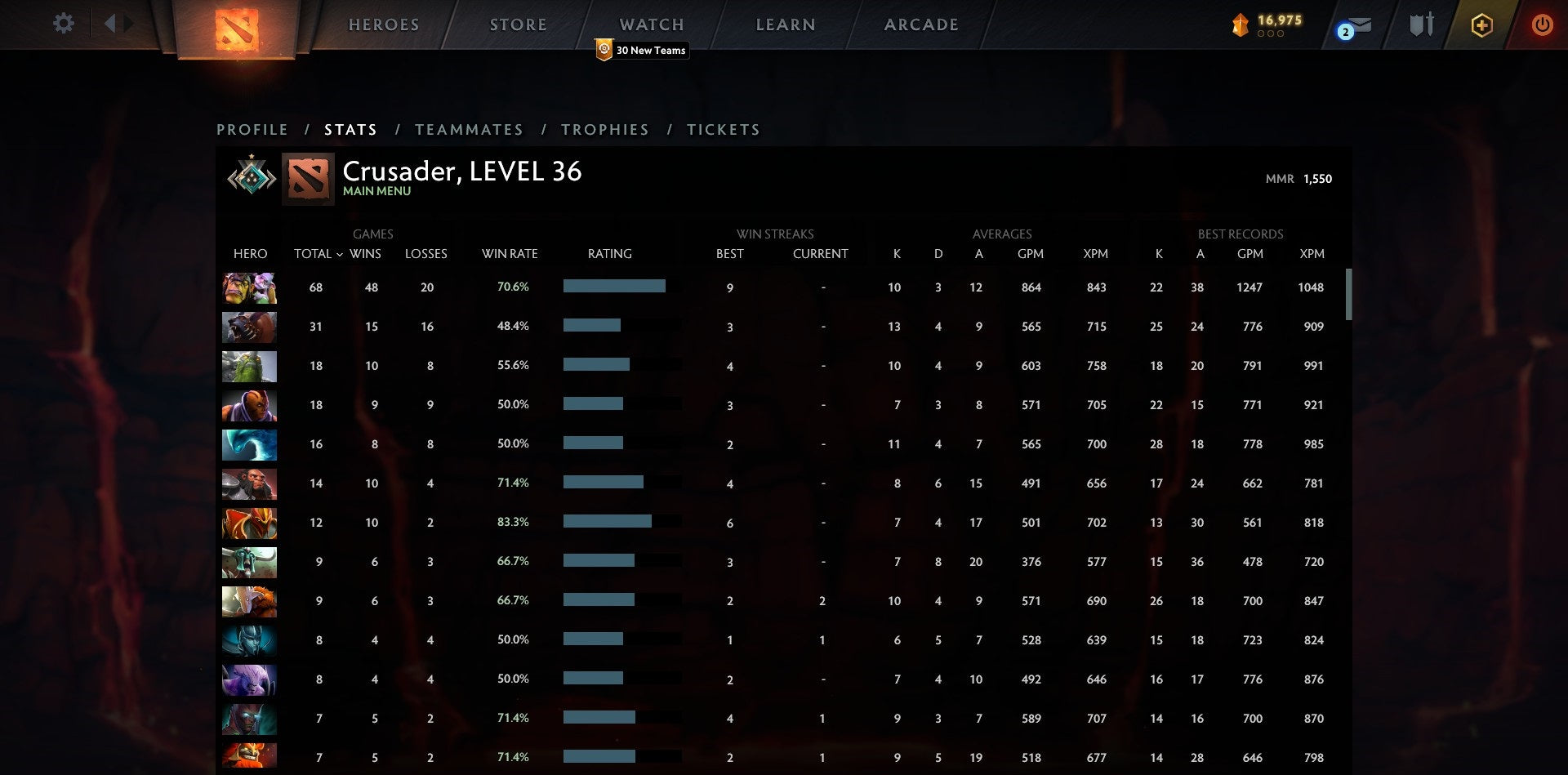Open the WATCH menu
The image size is (1568, 775).
coord(651,24)
